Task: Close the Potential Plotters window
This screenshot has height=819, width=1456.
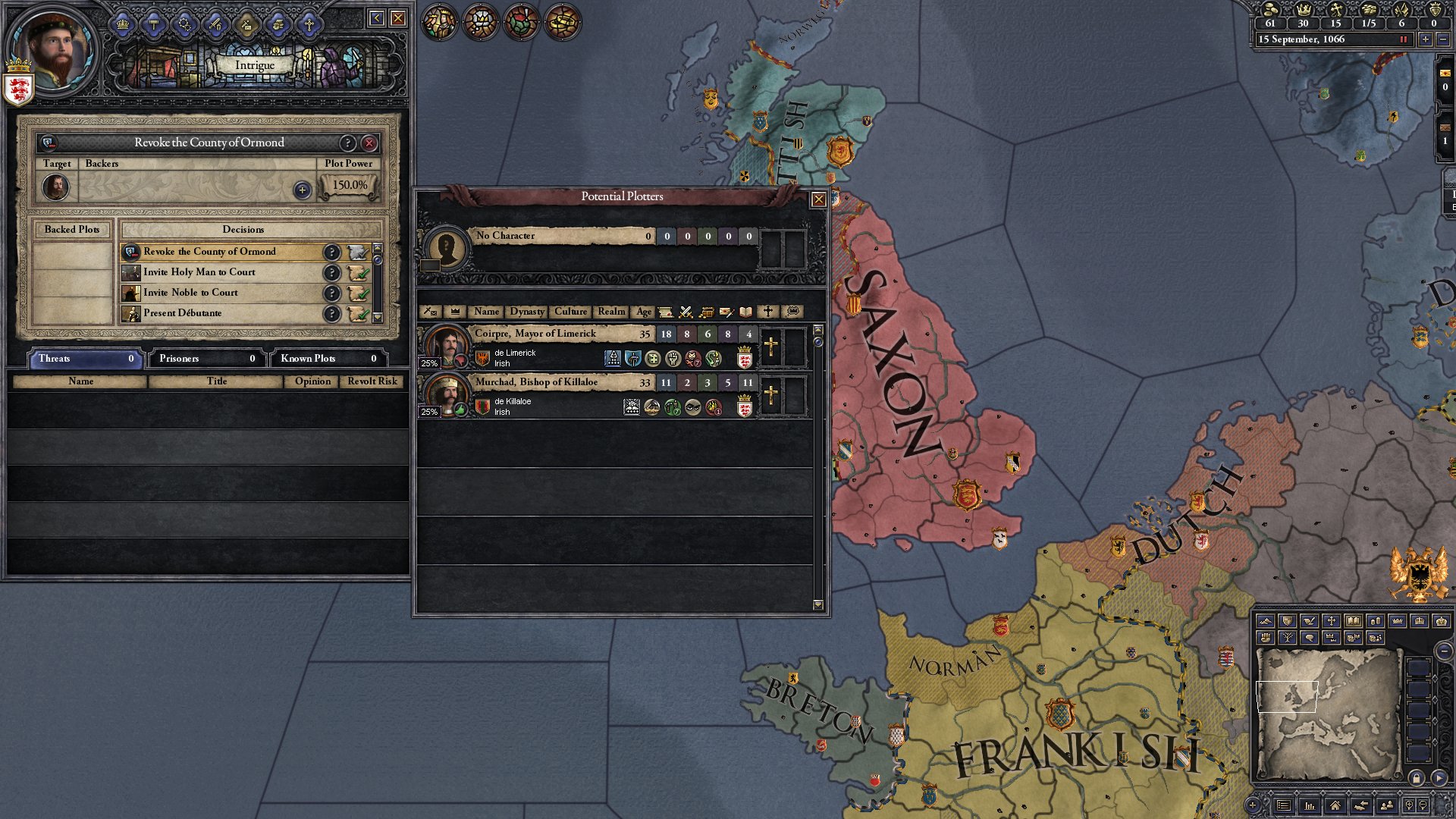Action: coord(818,199)
